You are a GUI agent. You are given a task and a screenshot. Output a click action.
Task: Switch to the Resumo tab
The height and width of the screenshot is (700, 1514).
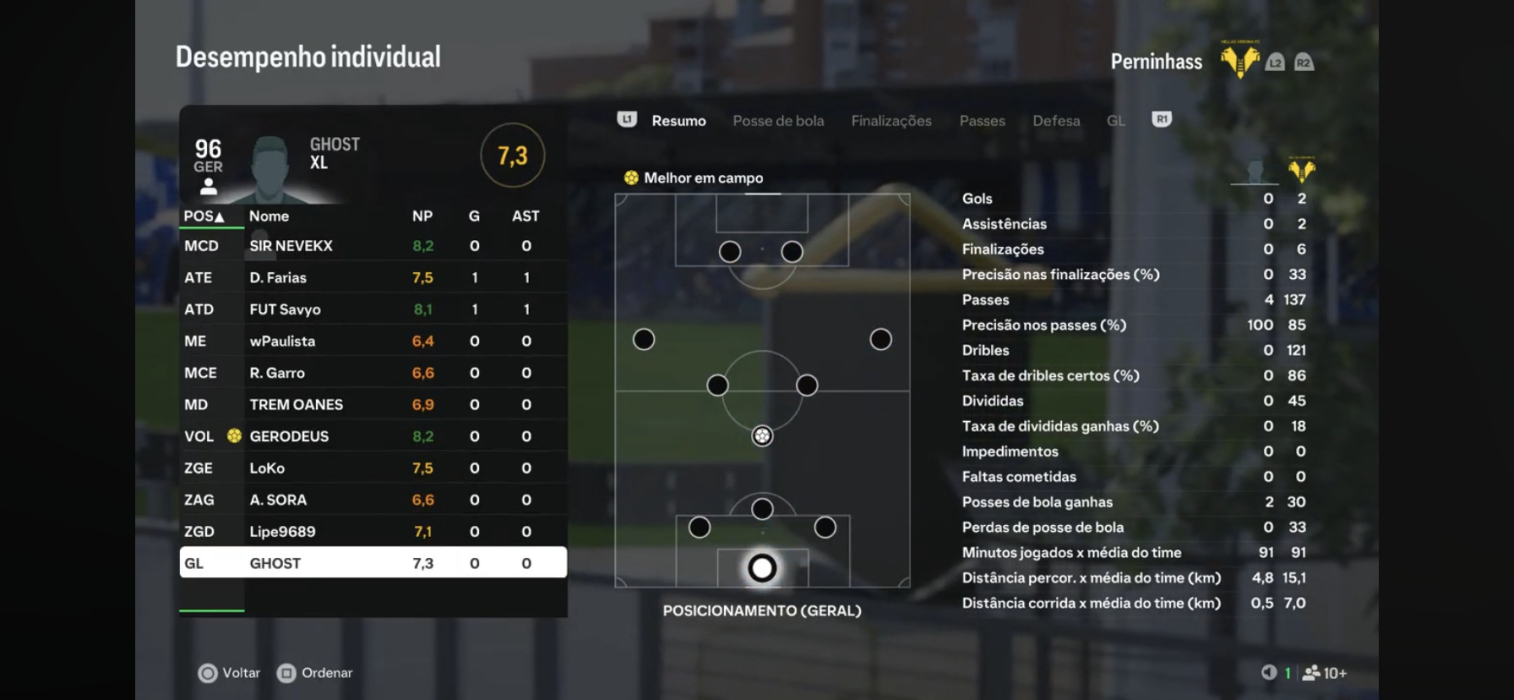678,121
